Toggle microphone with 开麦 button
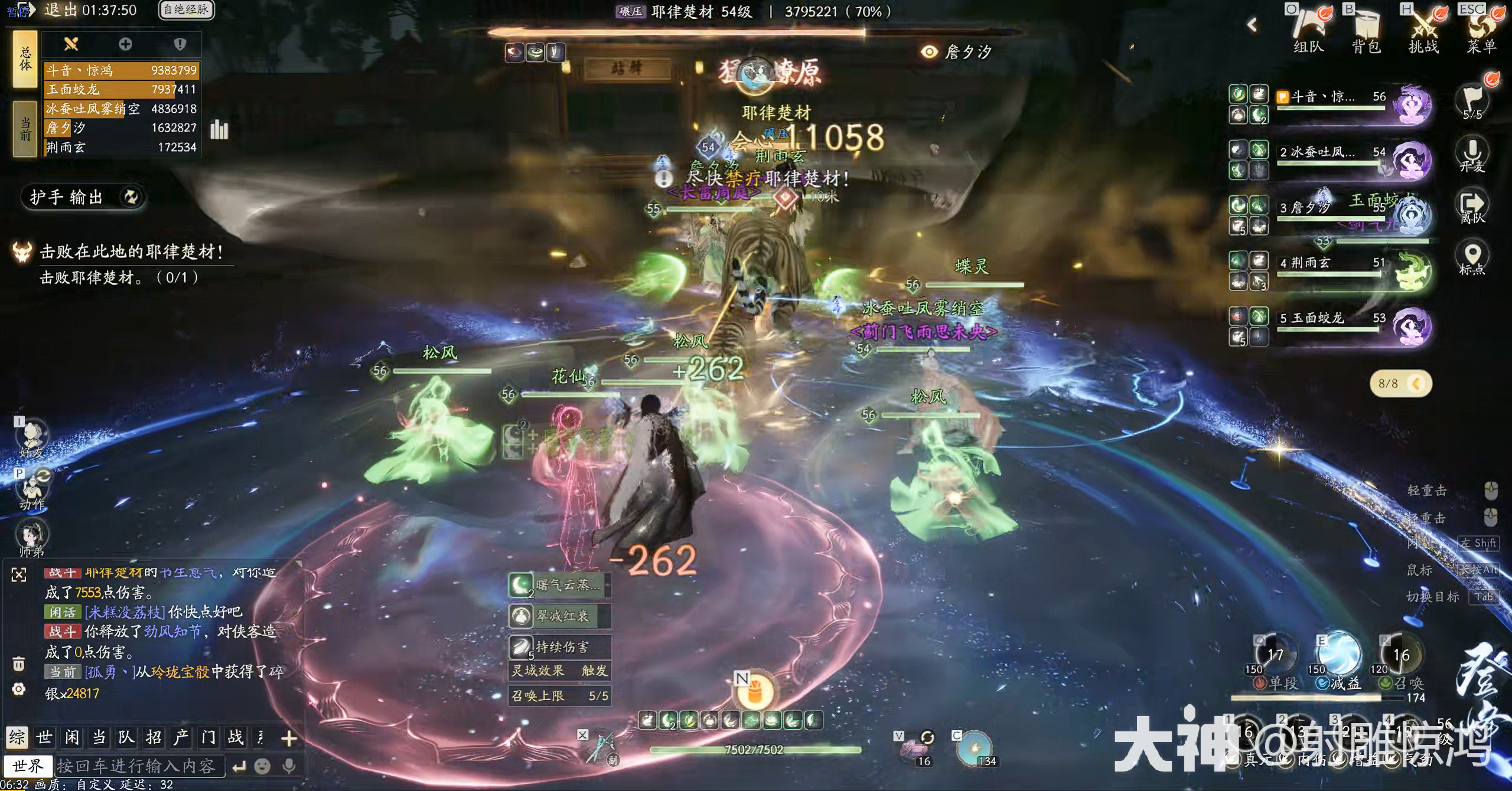The width and height of the screenshot is (1512, 791). click(1472, 153)
